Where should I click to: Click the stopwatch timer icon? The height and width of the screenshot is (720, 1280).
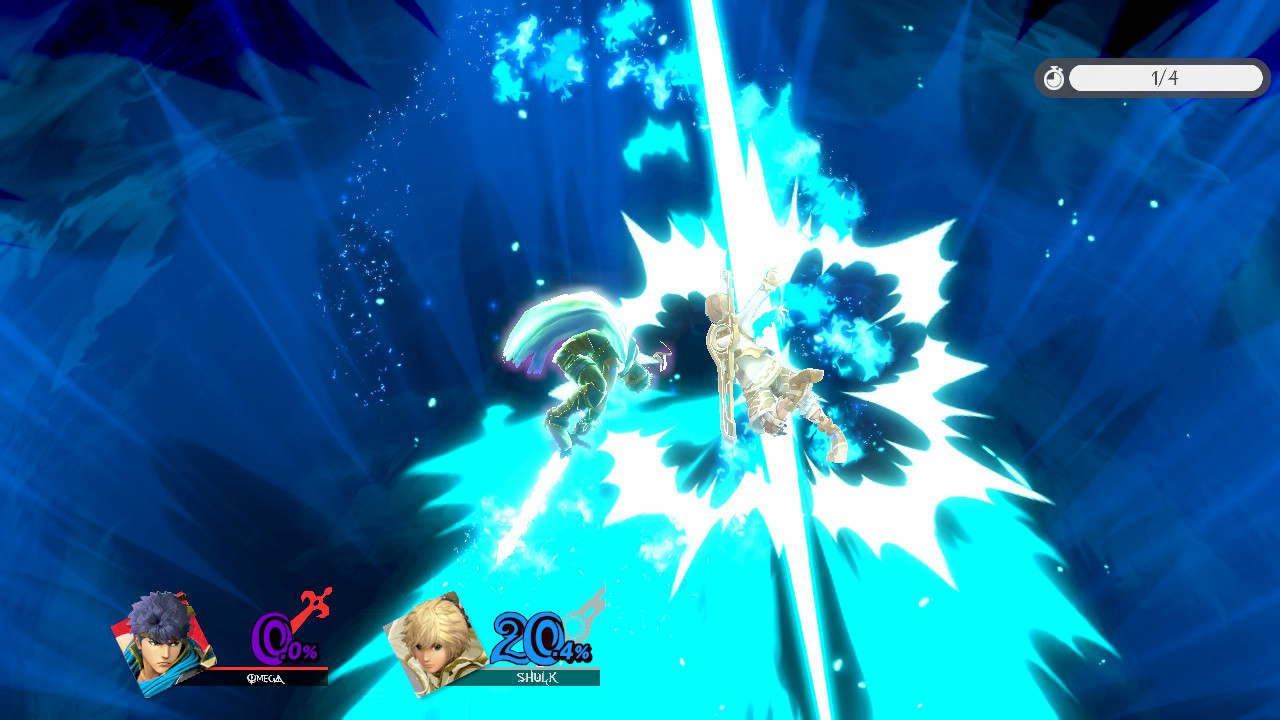(x=1053, y=78)
